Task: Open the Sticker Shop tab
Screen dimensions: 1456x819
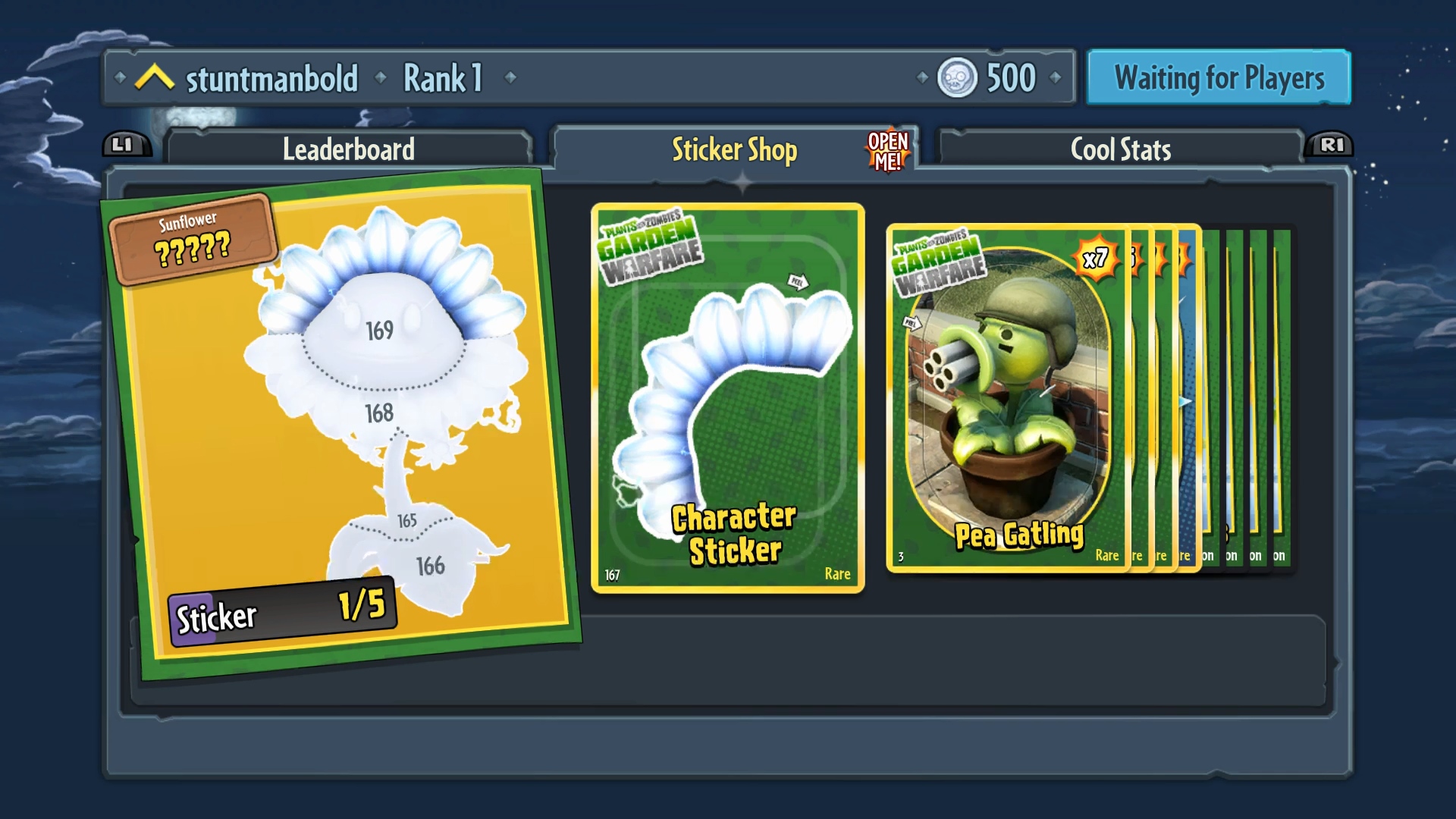Action: click(x=733, y=149)
